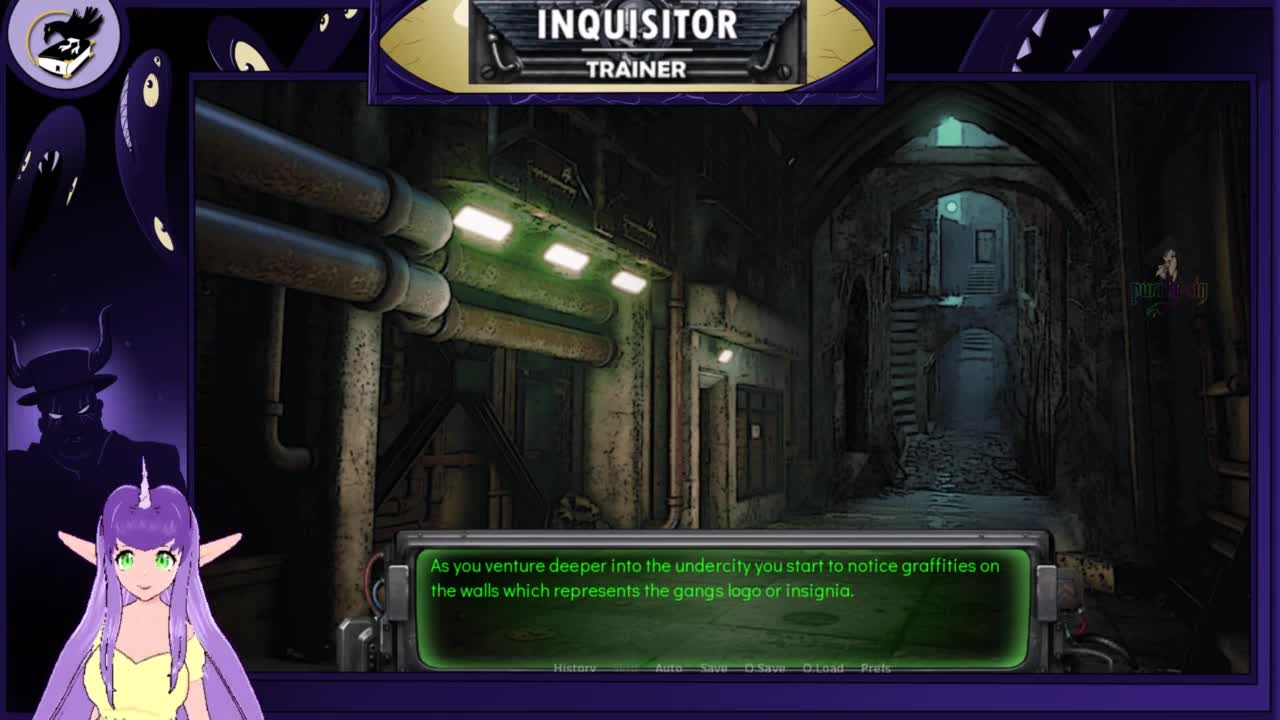Click the raven logo stream overlay icon
1280x720 pixels.
63,40
